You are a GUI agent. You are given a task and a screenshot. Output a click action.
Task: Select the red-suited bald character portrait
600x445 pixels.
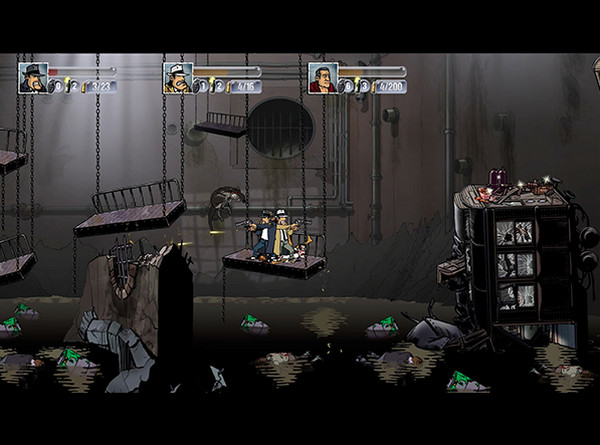point(323,78)
